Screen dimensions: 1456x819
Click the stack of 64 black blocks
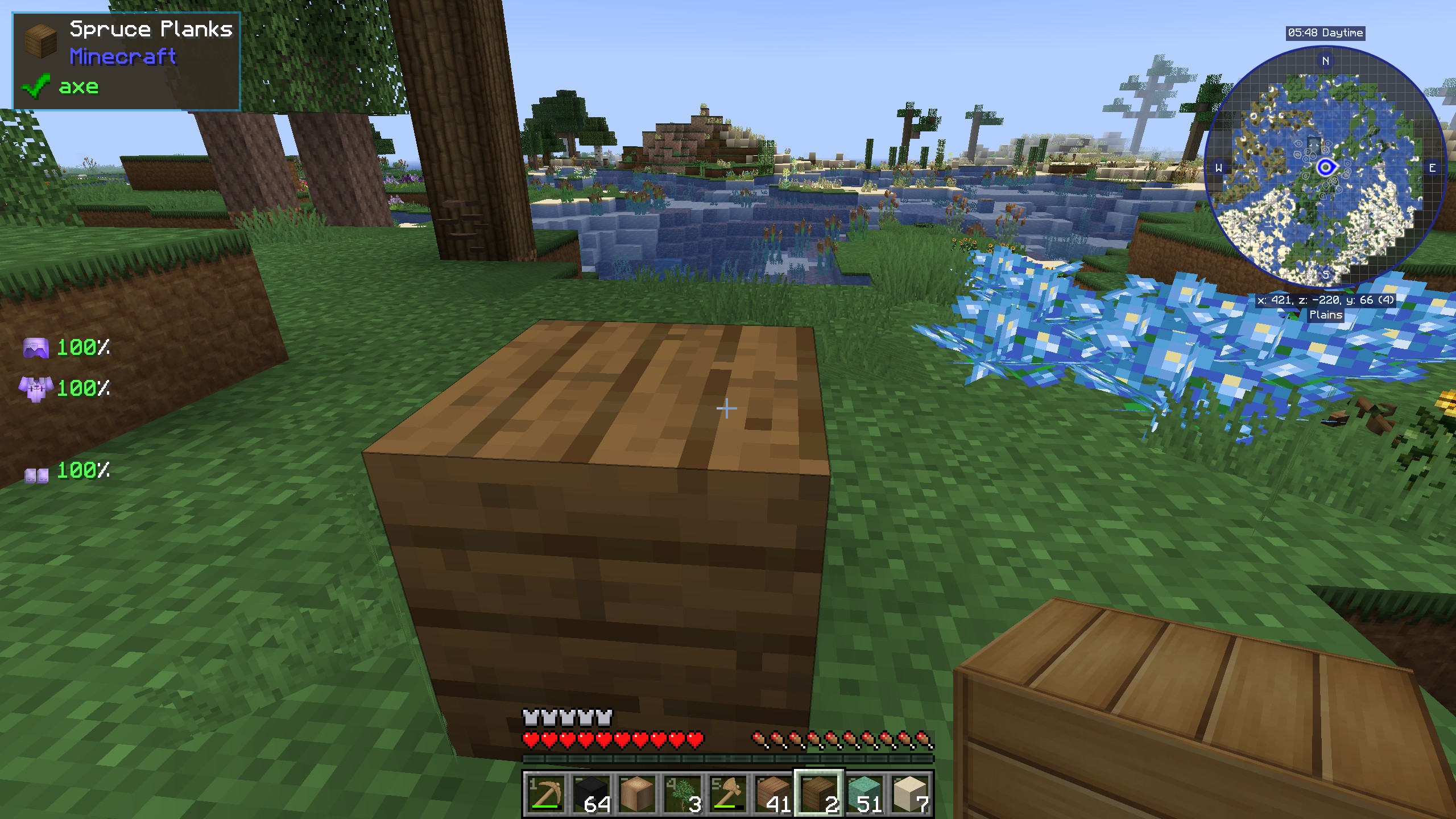point(591,793)
